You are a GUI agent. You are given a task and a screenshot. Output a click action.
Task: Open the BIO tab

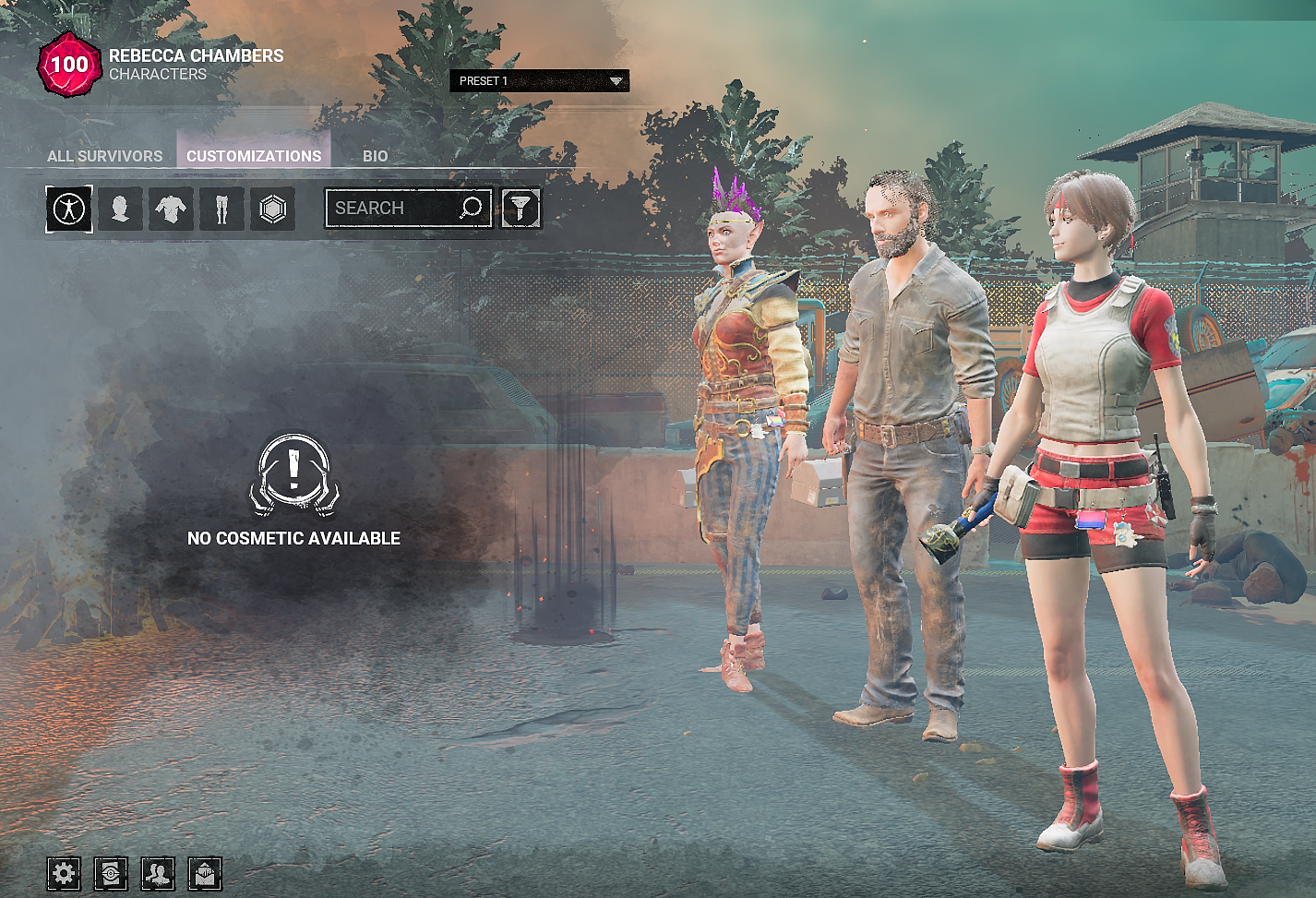[376, 156]
